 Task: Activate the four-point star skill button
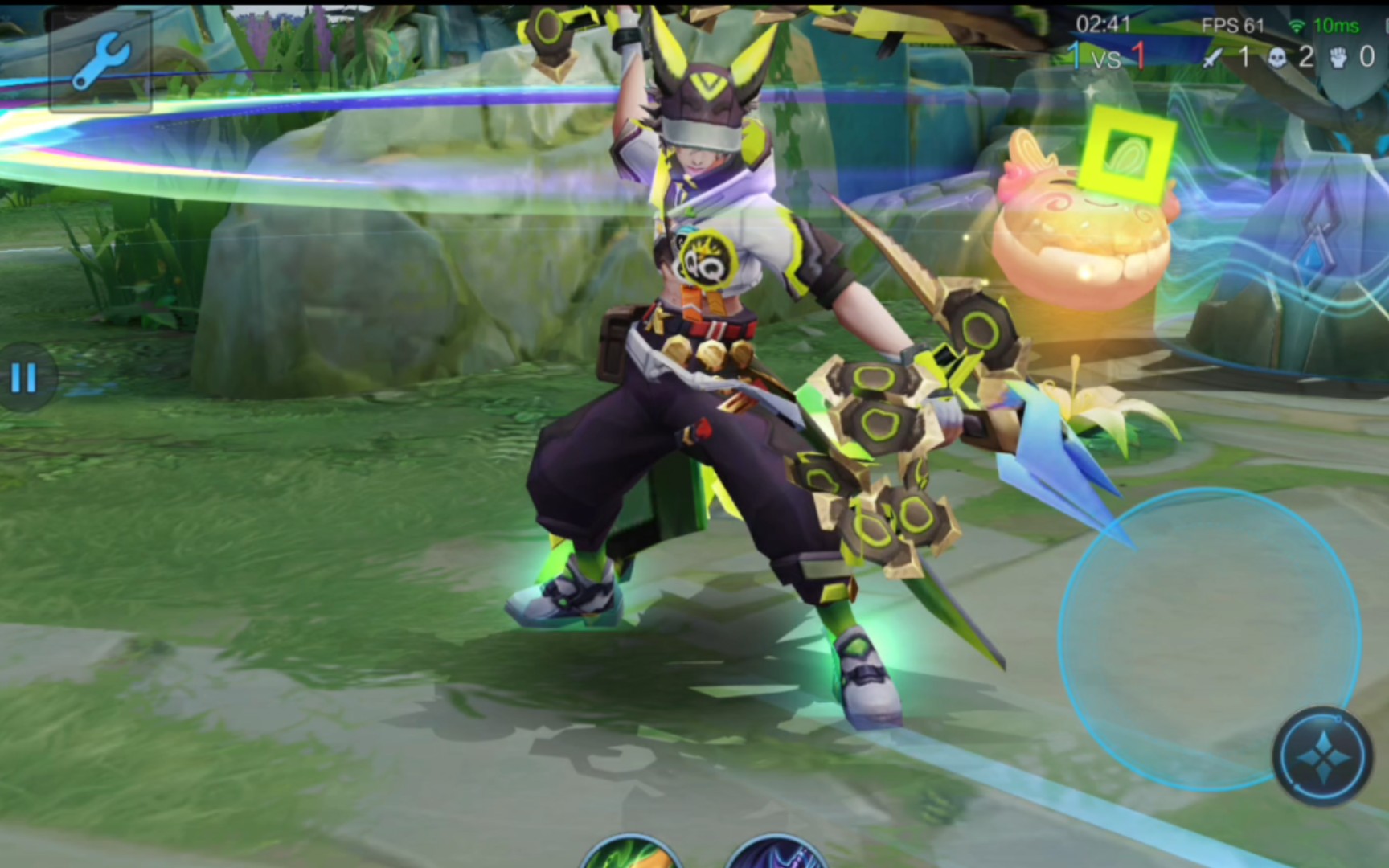pos(1322,756)
